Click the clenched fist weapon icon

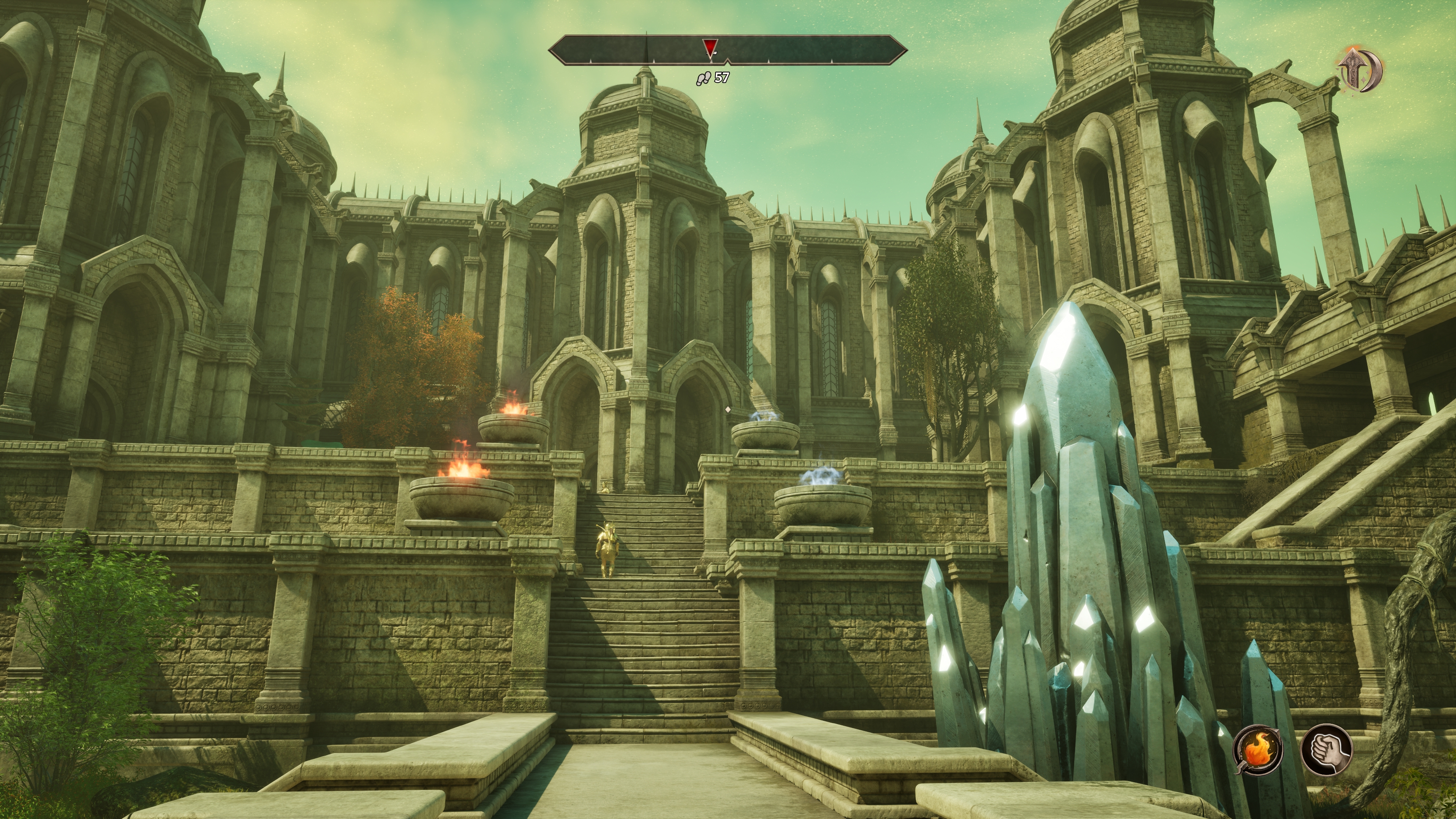[x=1326, y=750]
